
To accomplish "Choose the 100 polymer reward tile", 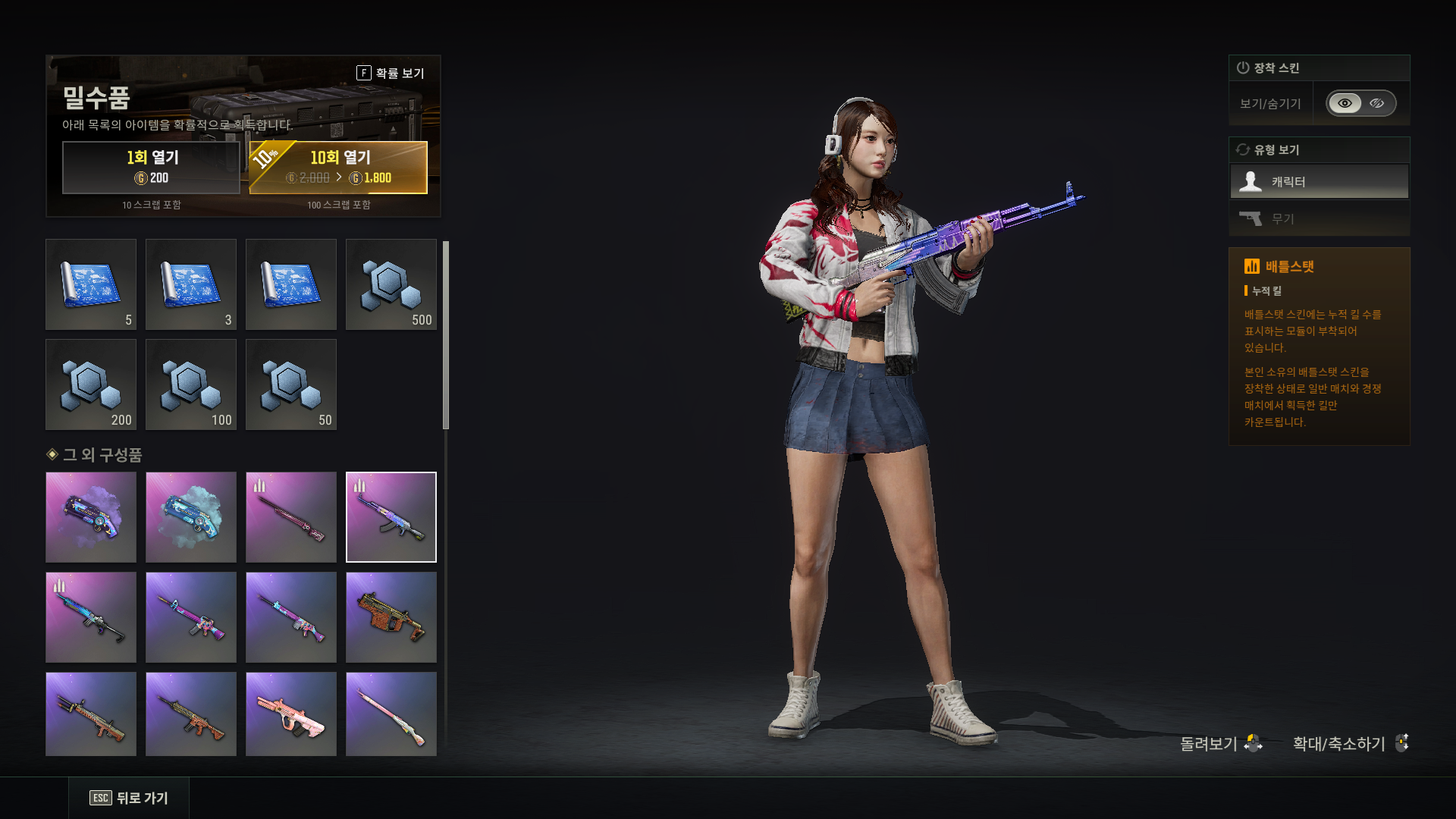I will pyautogui.click(x=191, y=384).
